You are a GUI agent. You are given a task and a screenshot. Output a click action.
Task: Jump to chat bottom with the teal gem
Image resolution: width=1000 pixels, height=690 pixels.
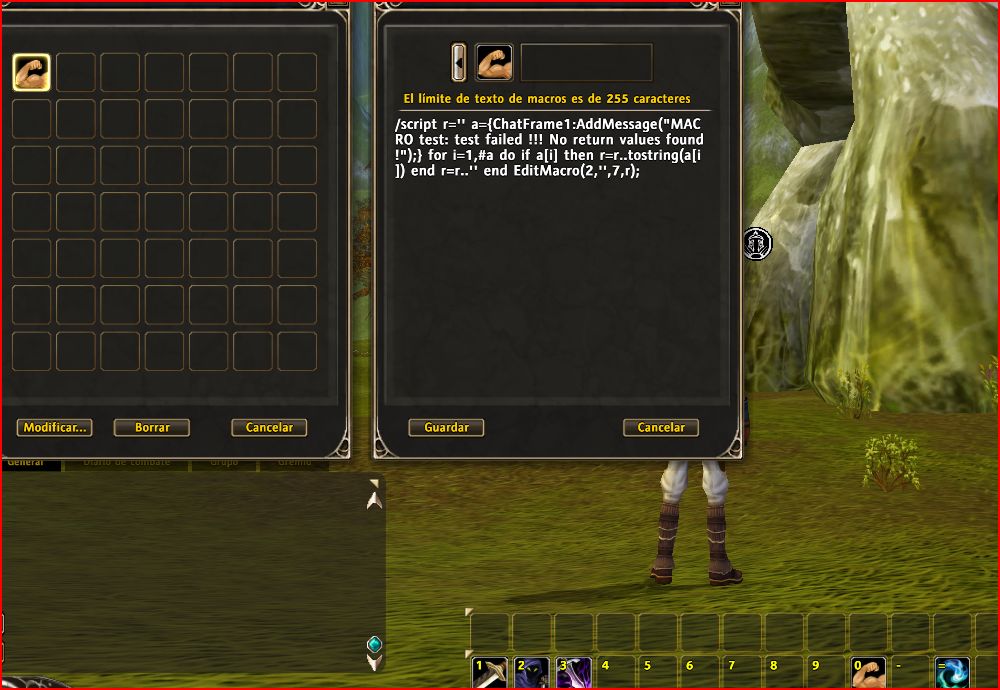click(x=374, y=644)
